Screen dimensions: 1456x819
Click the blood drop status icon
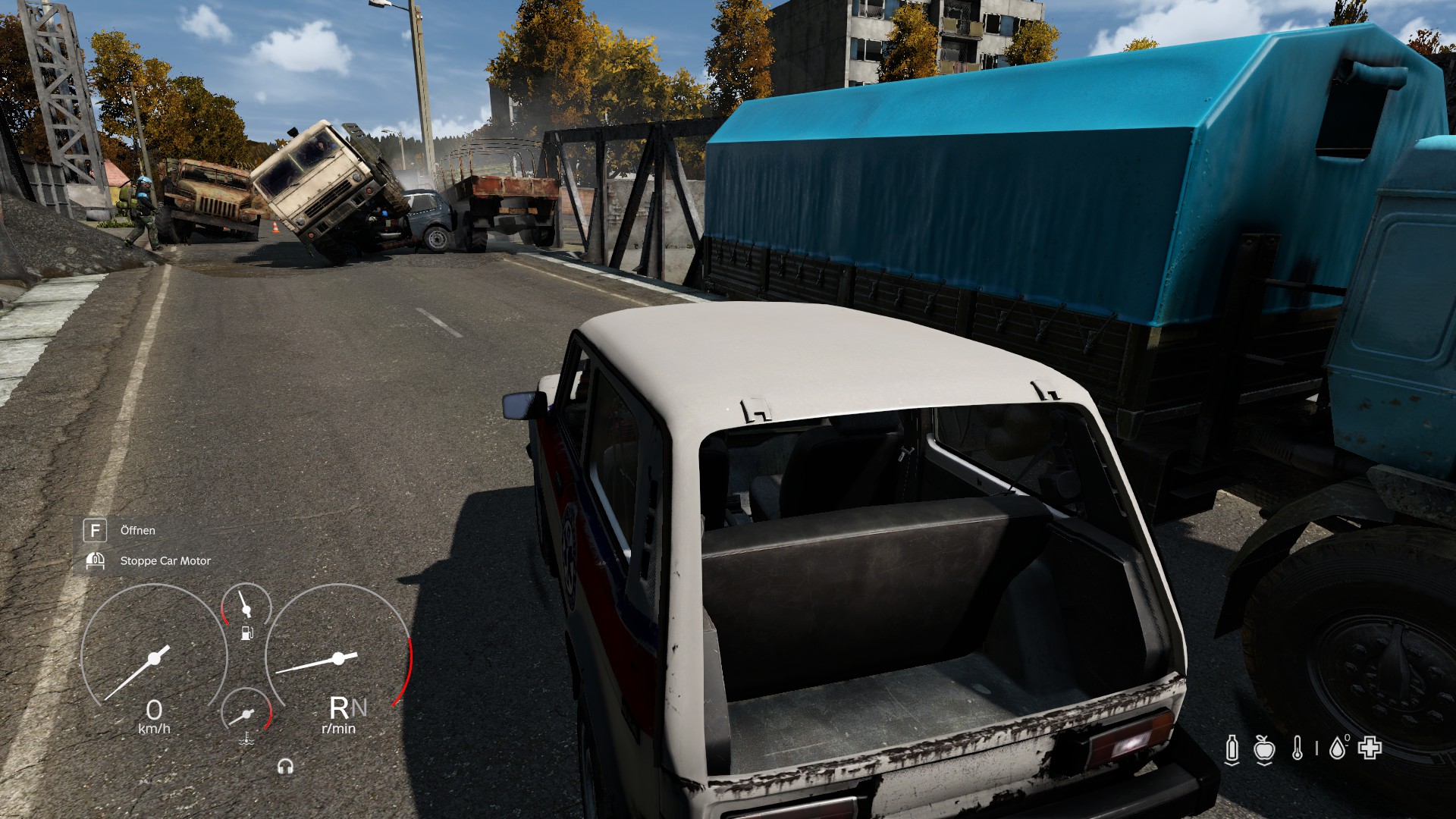point(1338,748)
